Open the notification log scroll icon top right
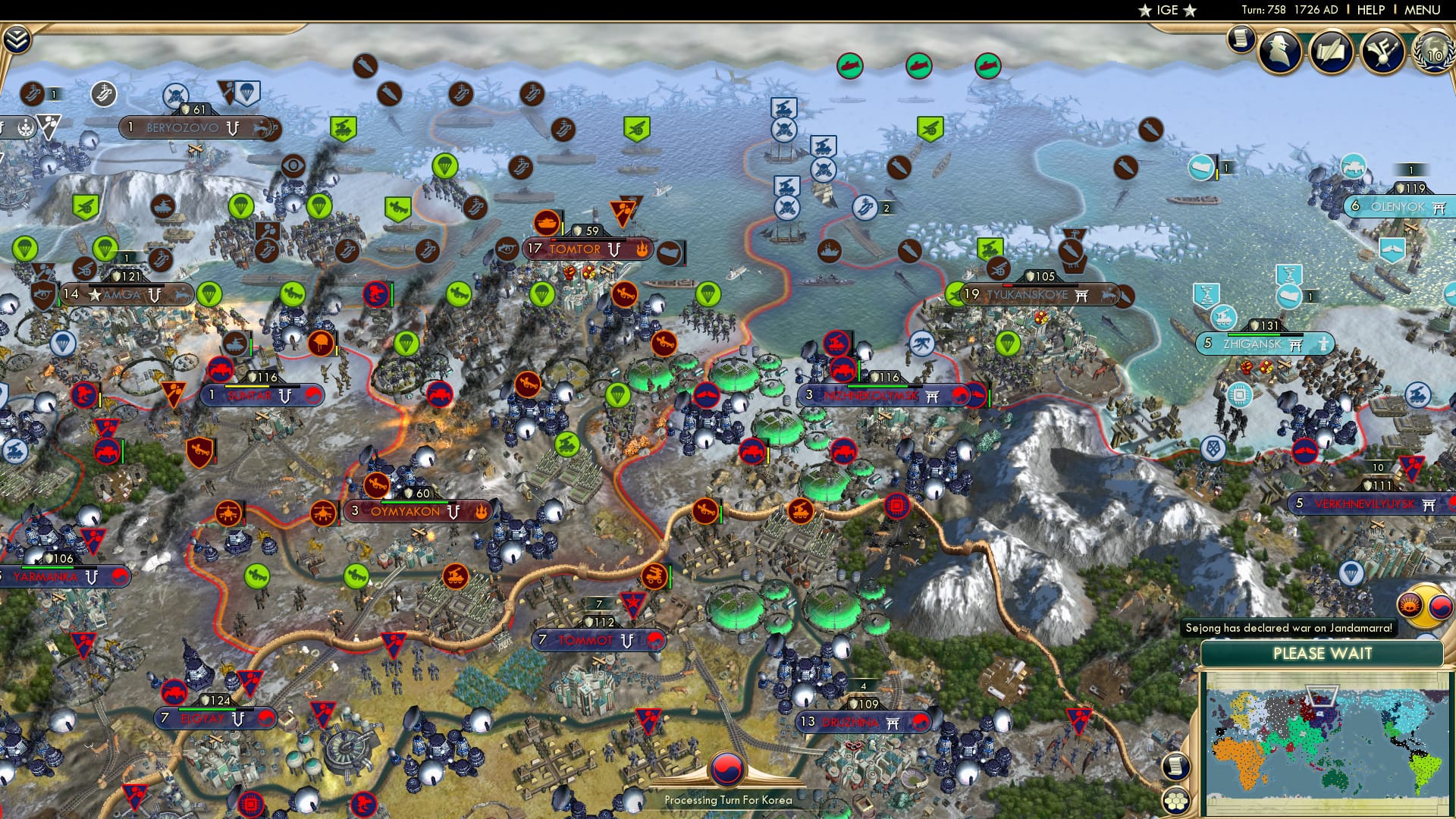 1241,39
